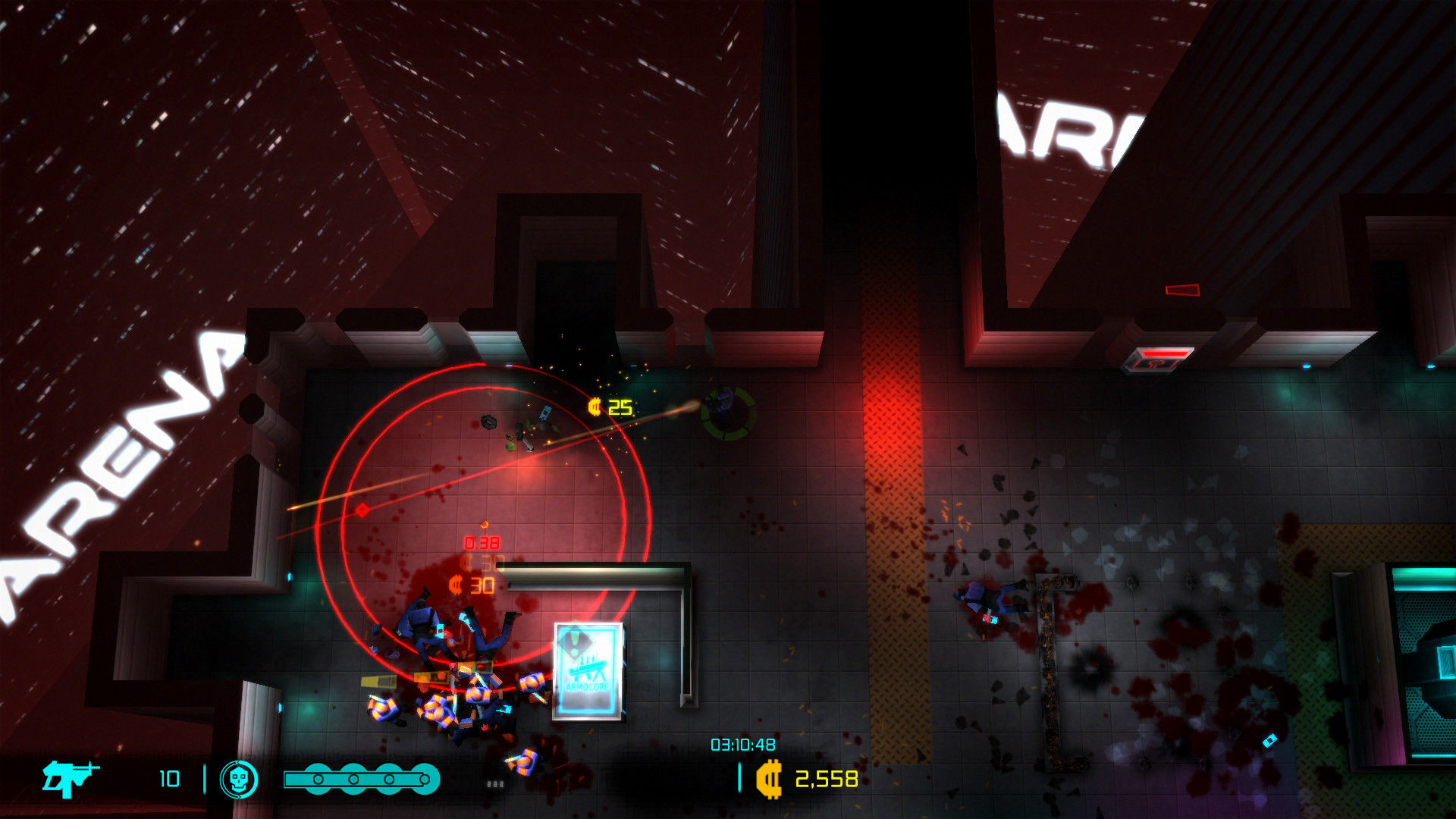1456x819 pixels.
Task: Click the ammo count reading 10
Action: (171, 778)
